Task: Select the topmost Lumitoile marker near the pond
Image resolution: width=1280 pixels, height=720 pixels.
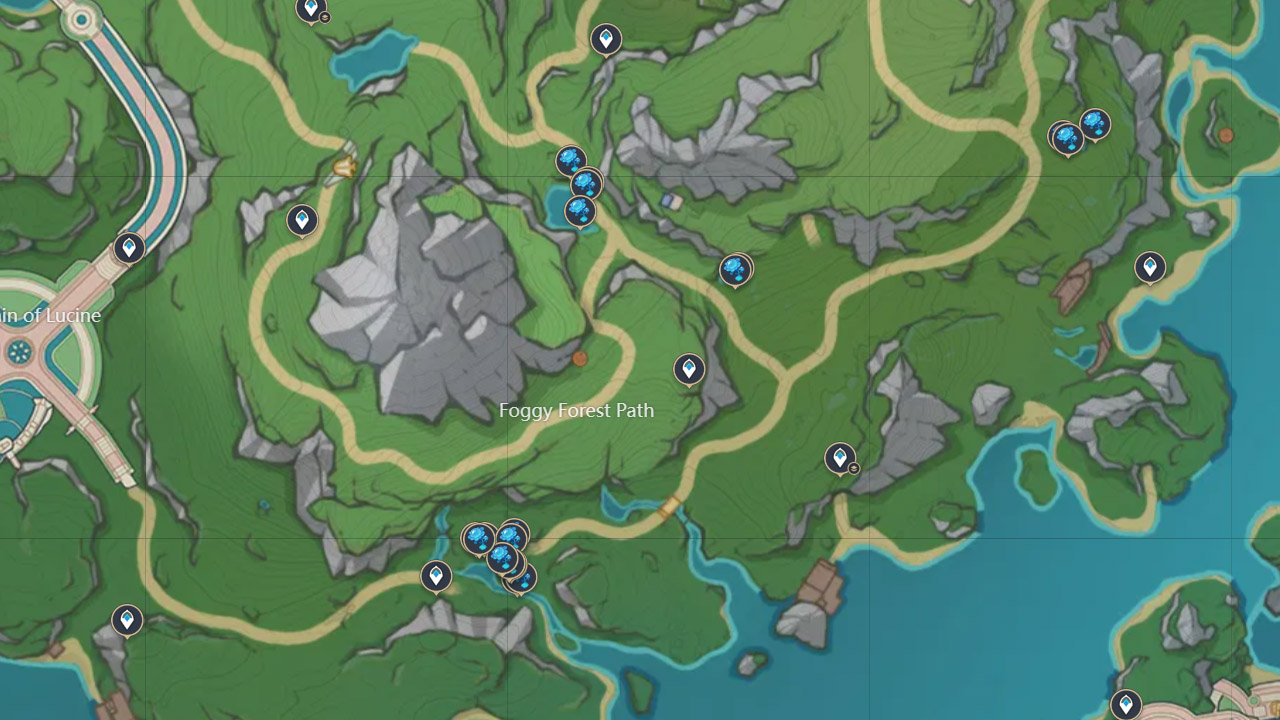Action: tap(571, 157)
